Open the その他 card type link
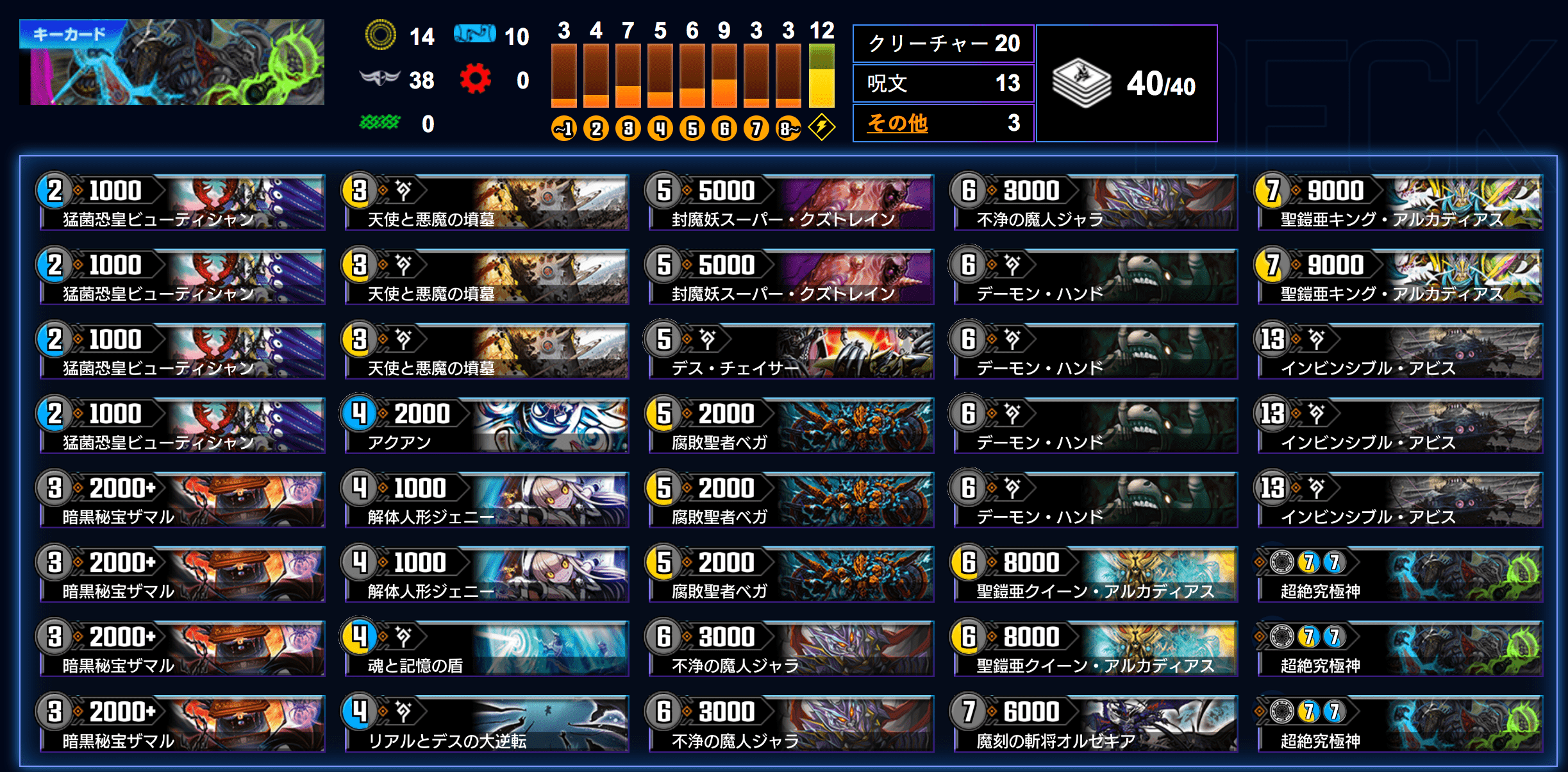The height and width of the screenshot is (772, 1568). [897, 122]
